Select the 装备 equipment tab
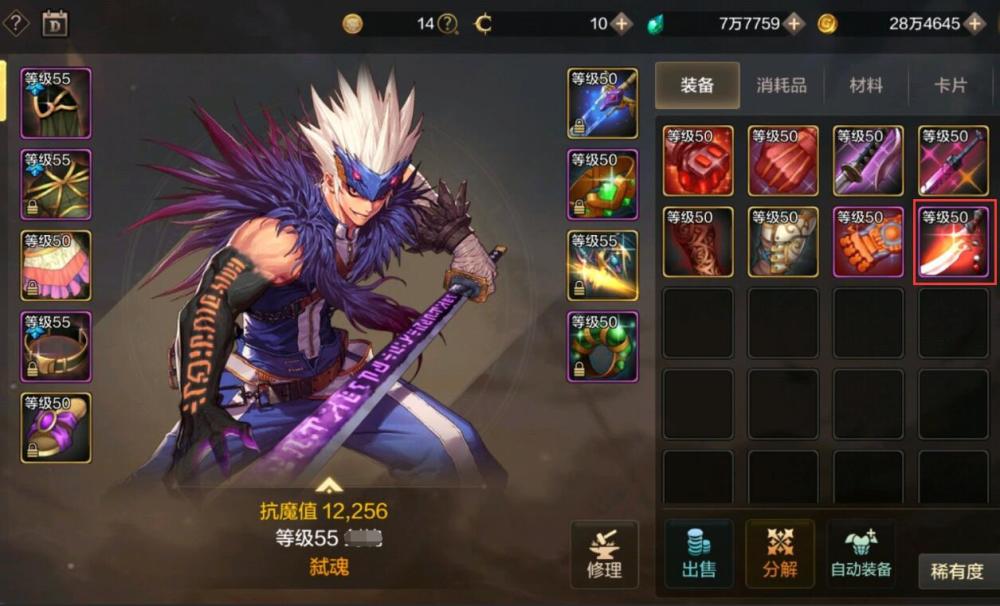1000x606 pixels. (x=697, y=85)
